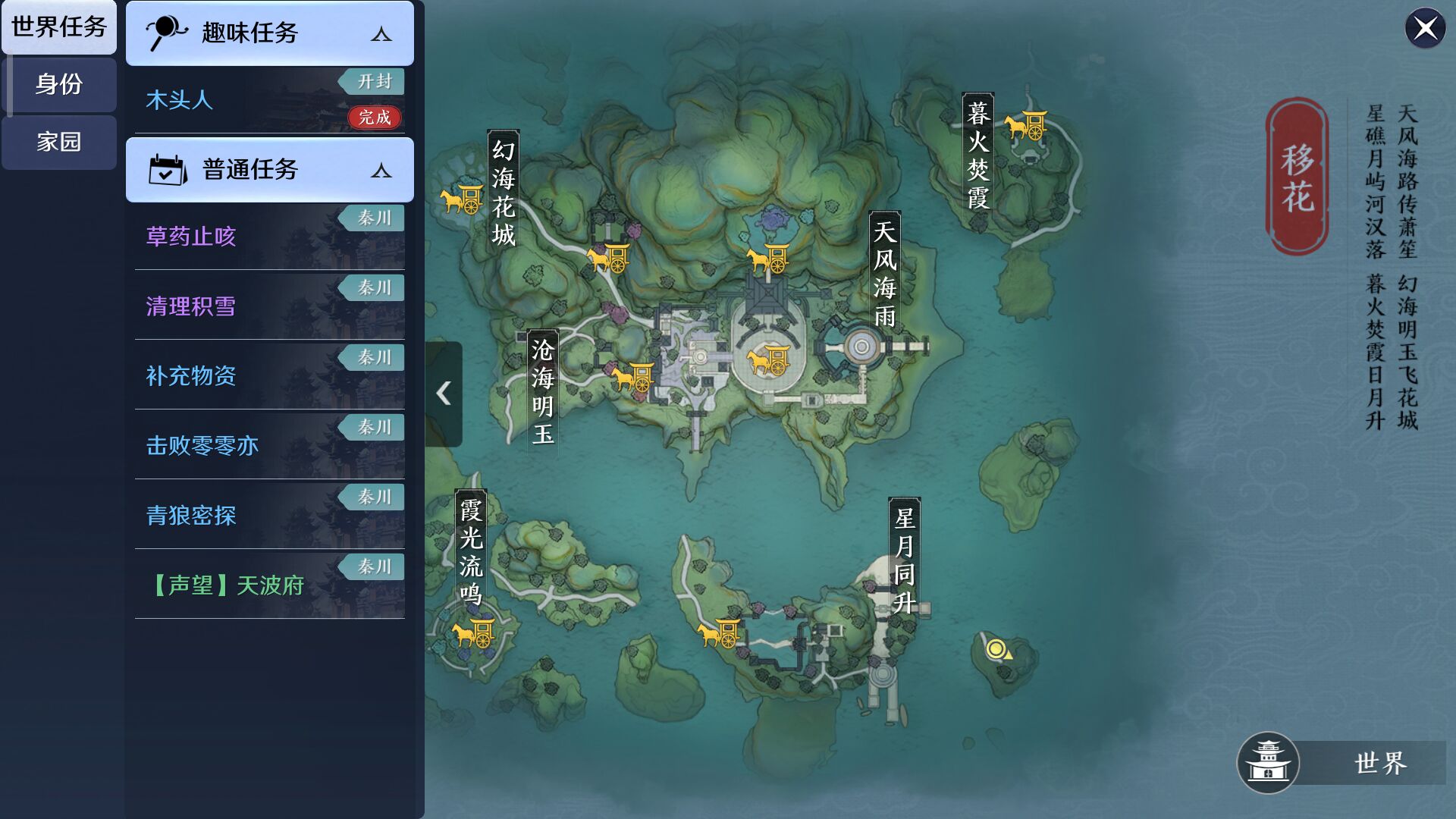
Task: Click the magnifier icon on 趣味任务 header
Action: [x=168, y=32]
